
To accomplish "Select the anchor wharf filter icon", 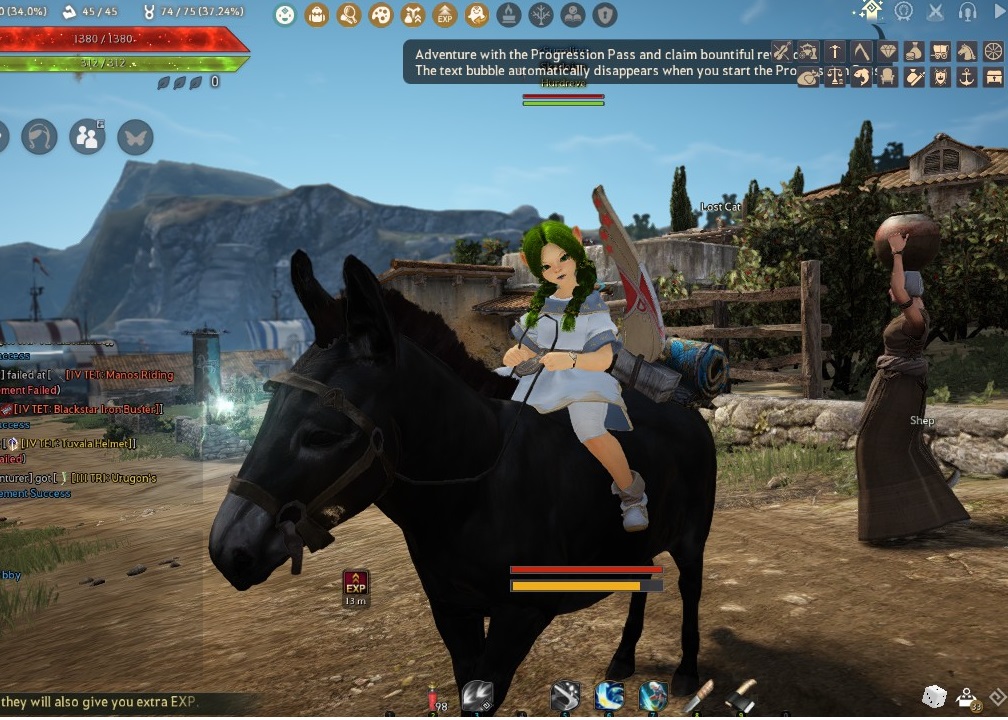I will point(966,77).
